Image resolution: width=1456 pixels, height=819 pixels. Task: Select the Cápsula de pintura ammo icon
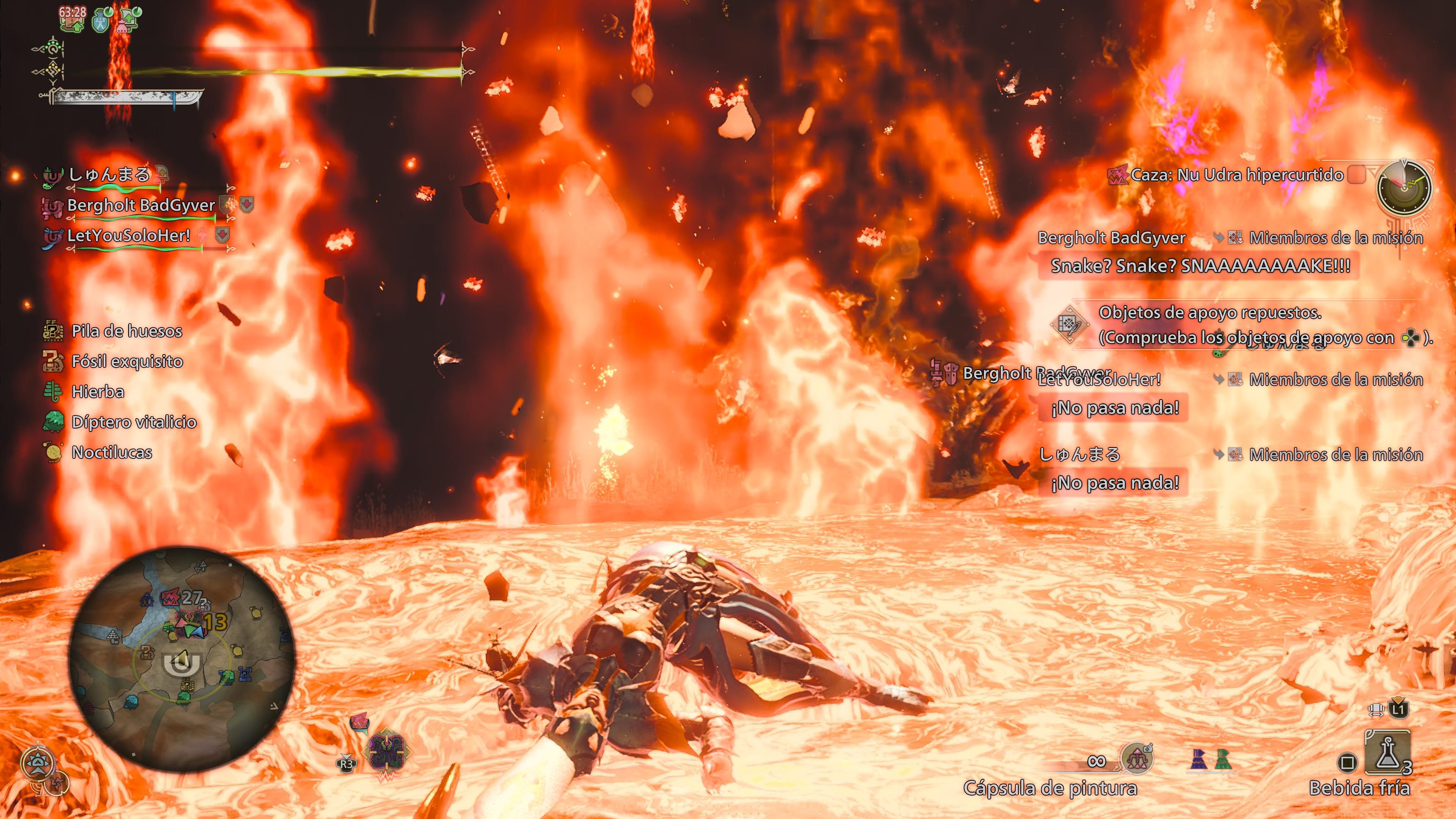coord(1136,758)
